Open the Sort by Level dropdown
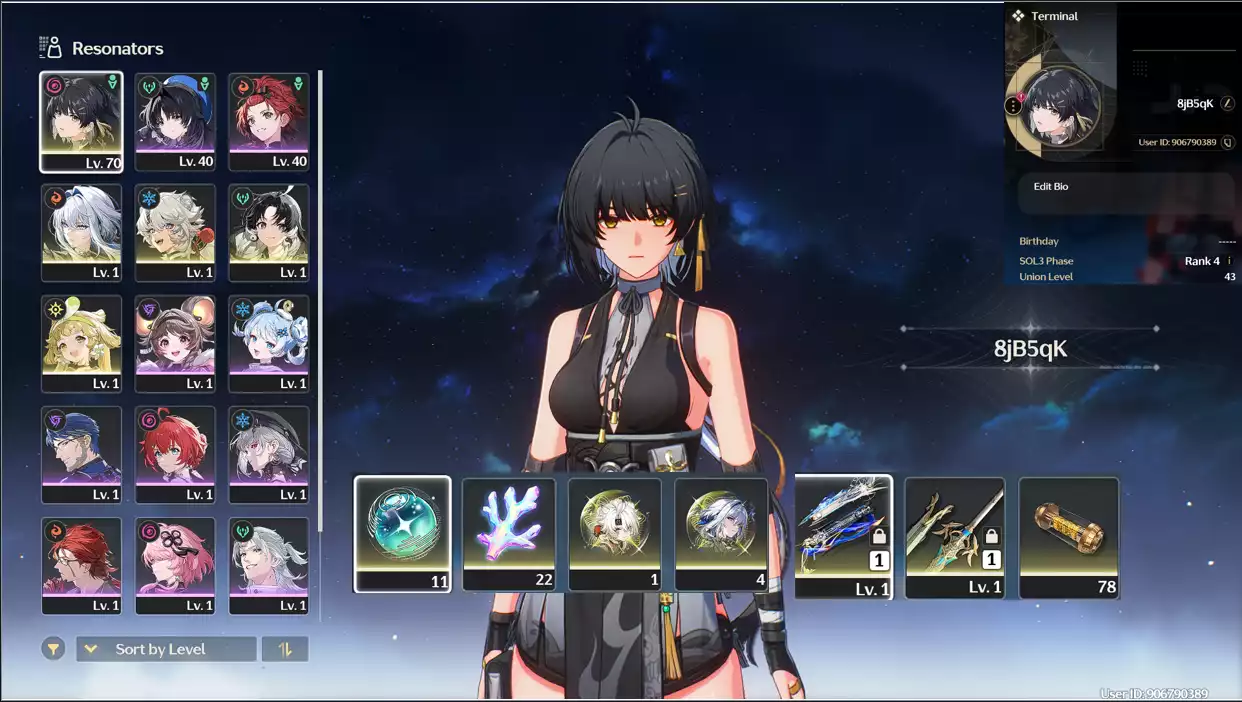 [x=166, y=649]
